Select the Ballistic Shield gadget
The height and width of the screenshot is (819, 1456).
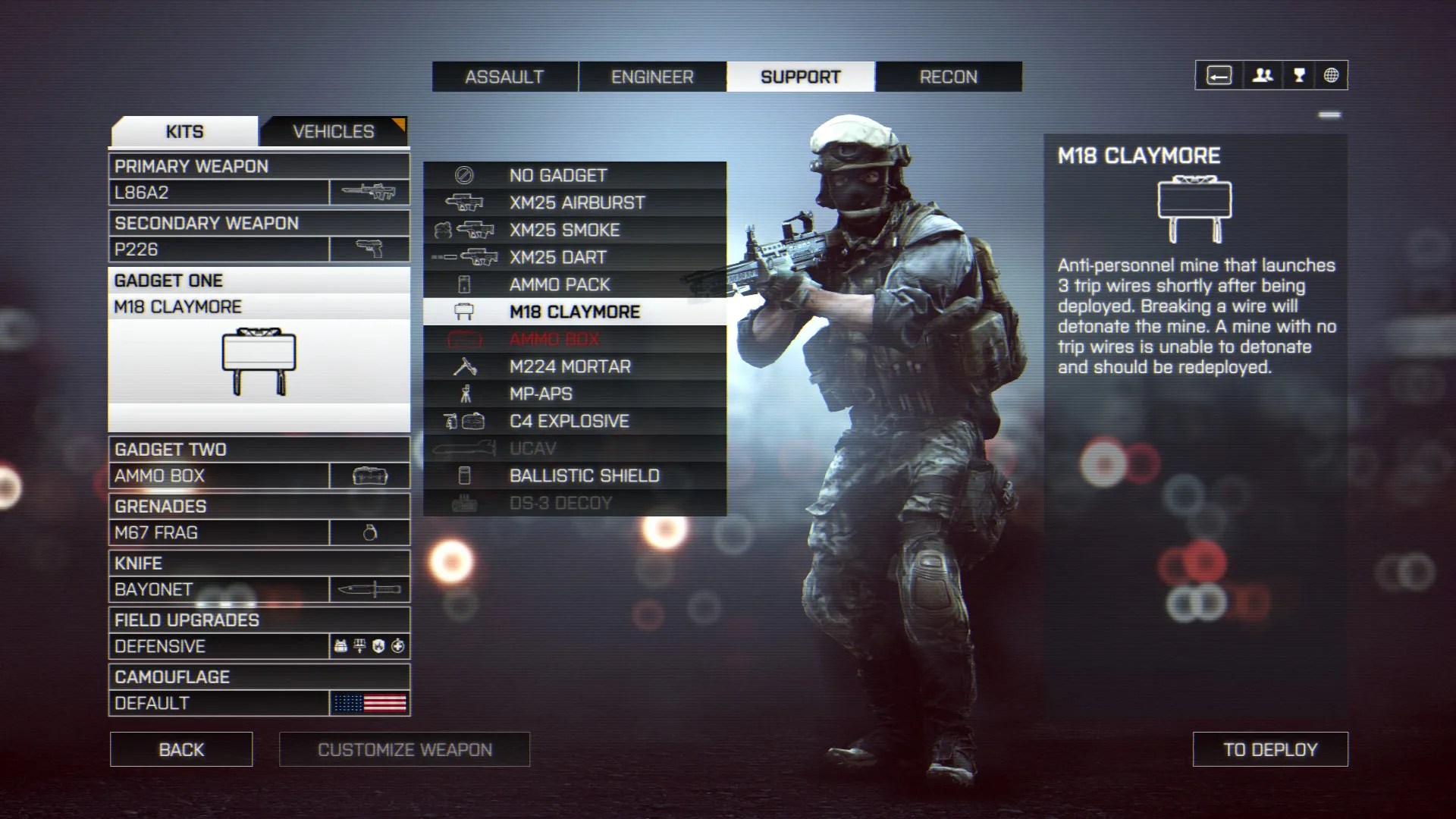(x=583, y=475)
